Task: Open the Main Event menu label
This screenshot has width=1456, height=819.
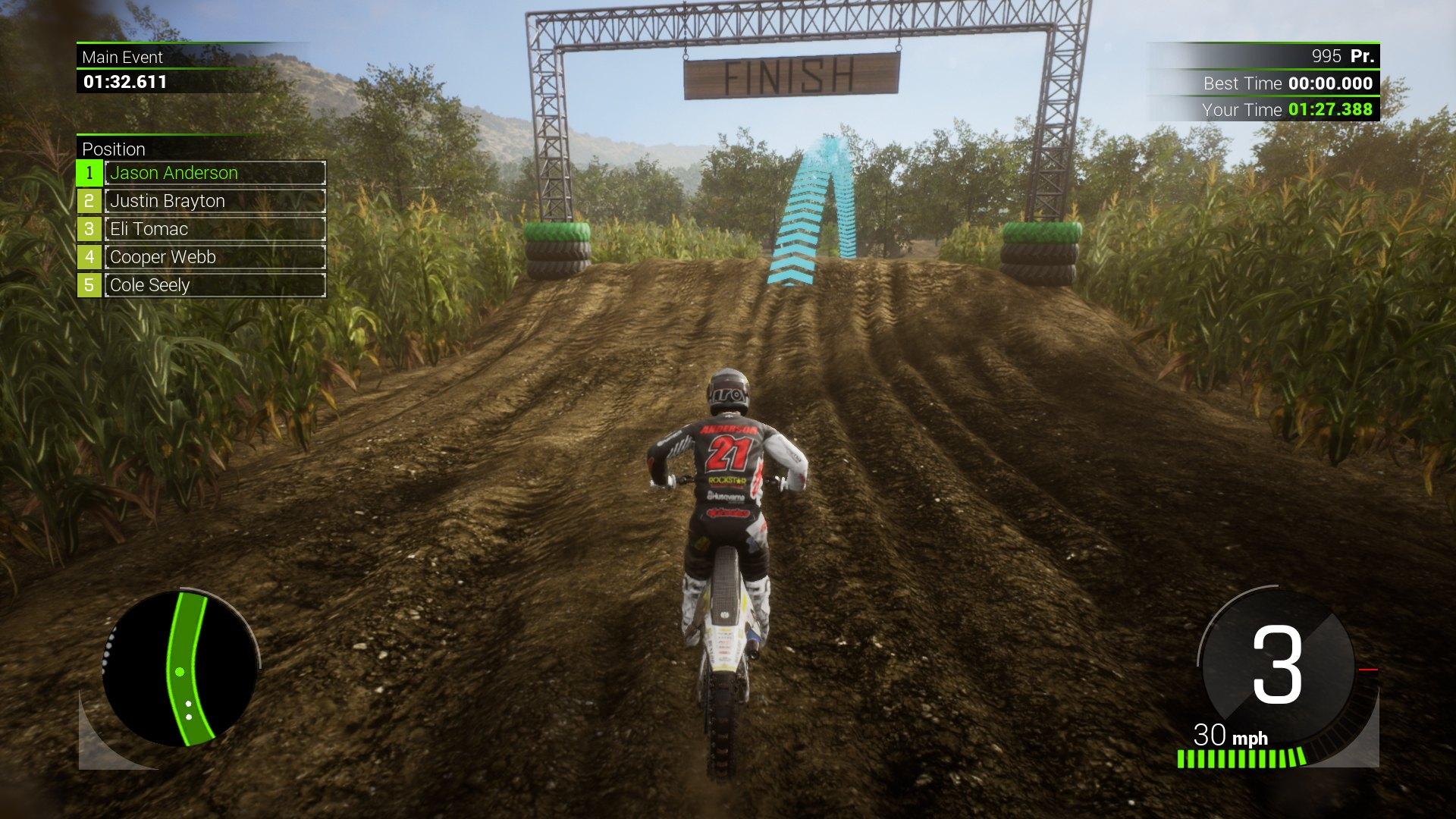Action: pos(124,57)
